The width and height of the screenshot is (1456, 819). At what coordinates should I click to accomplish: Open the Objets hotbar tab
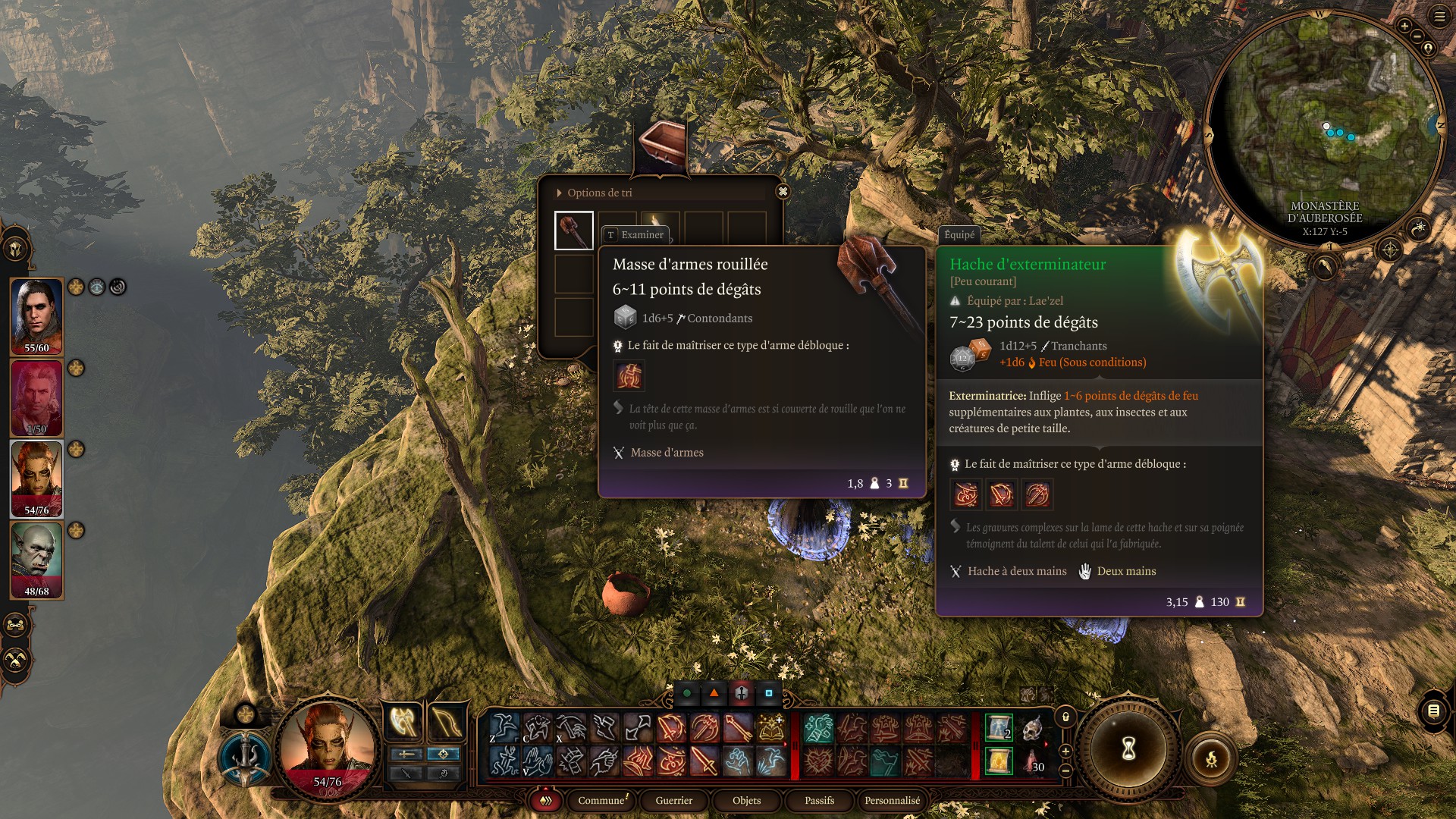click(746, 801)
